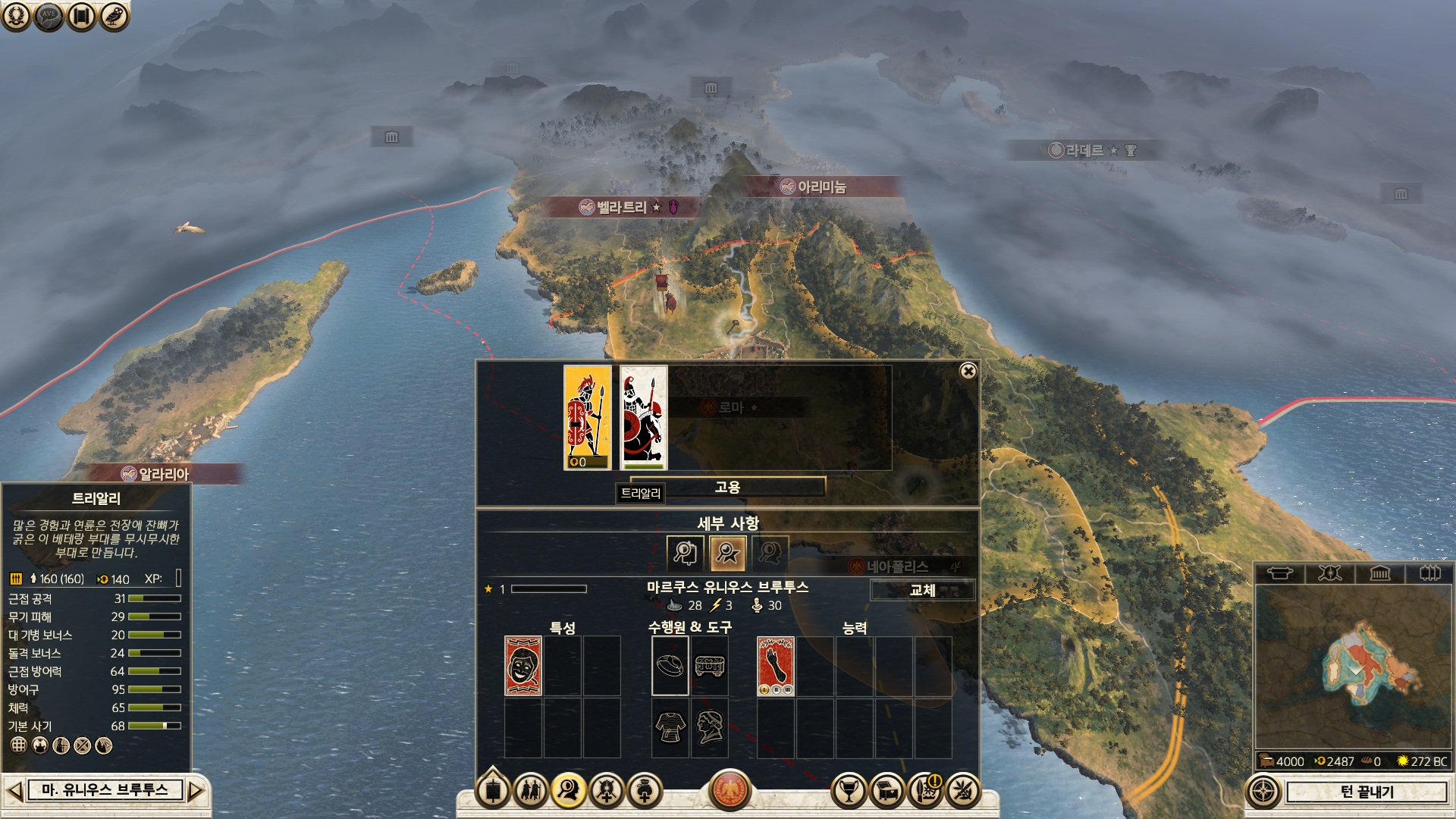Viewport: 1456px width, 819px height.
Task: Select the yellow general unit card
Action: click(x=587, y=418)
